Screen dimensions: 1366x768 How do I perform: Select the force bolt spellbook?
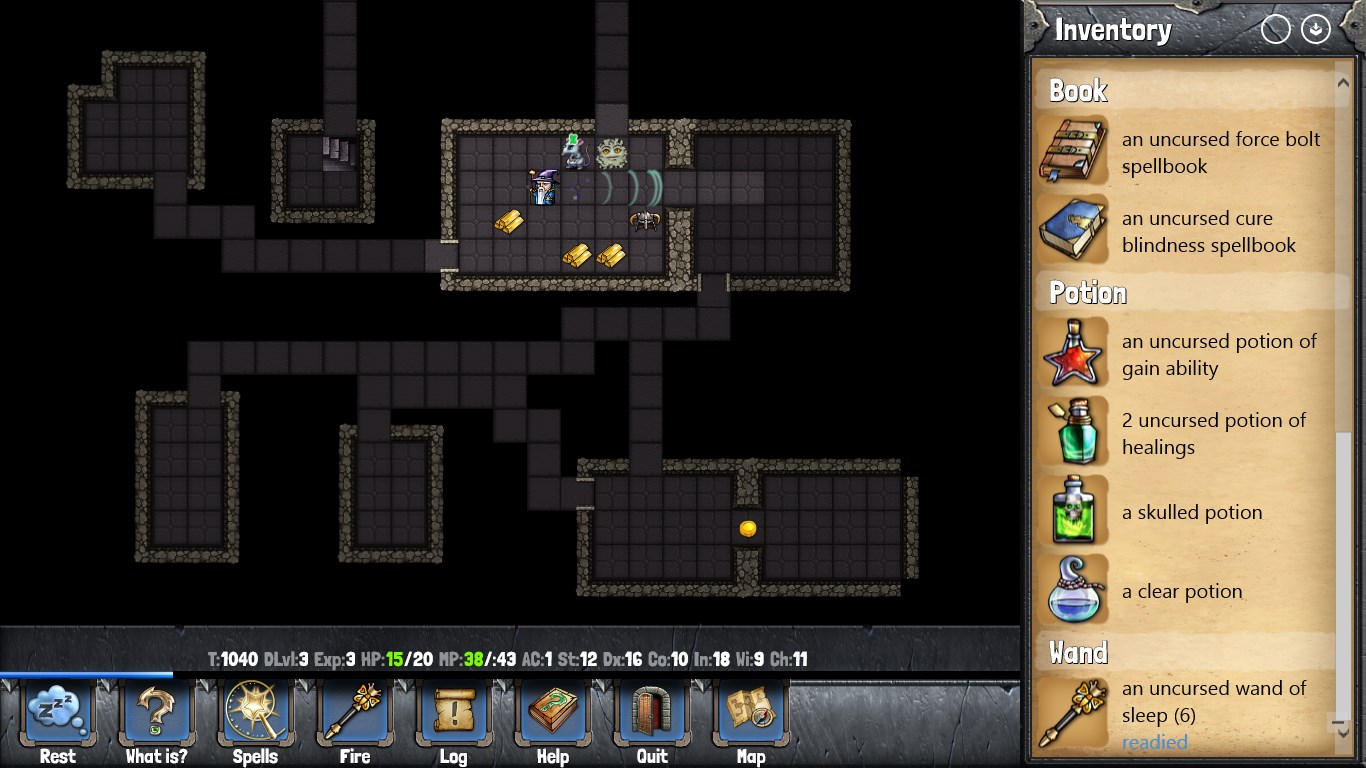pos(1190,153)
